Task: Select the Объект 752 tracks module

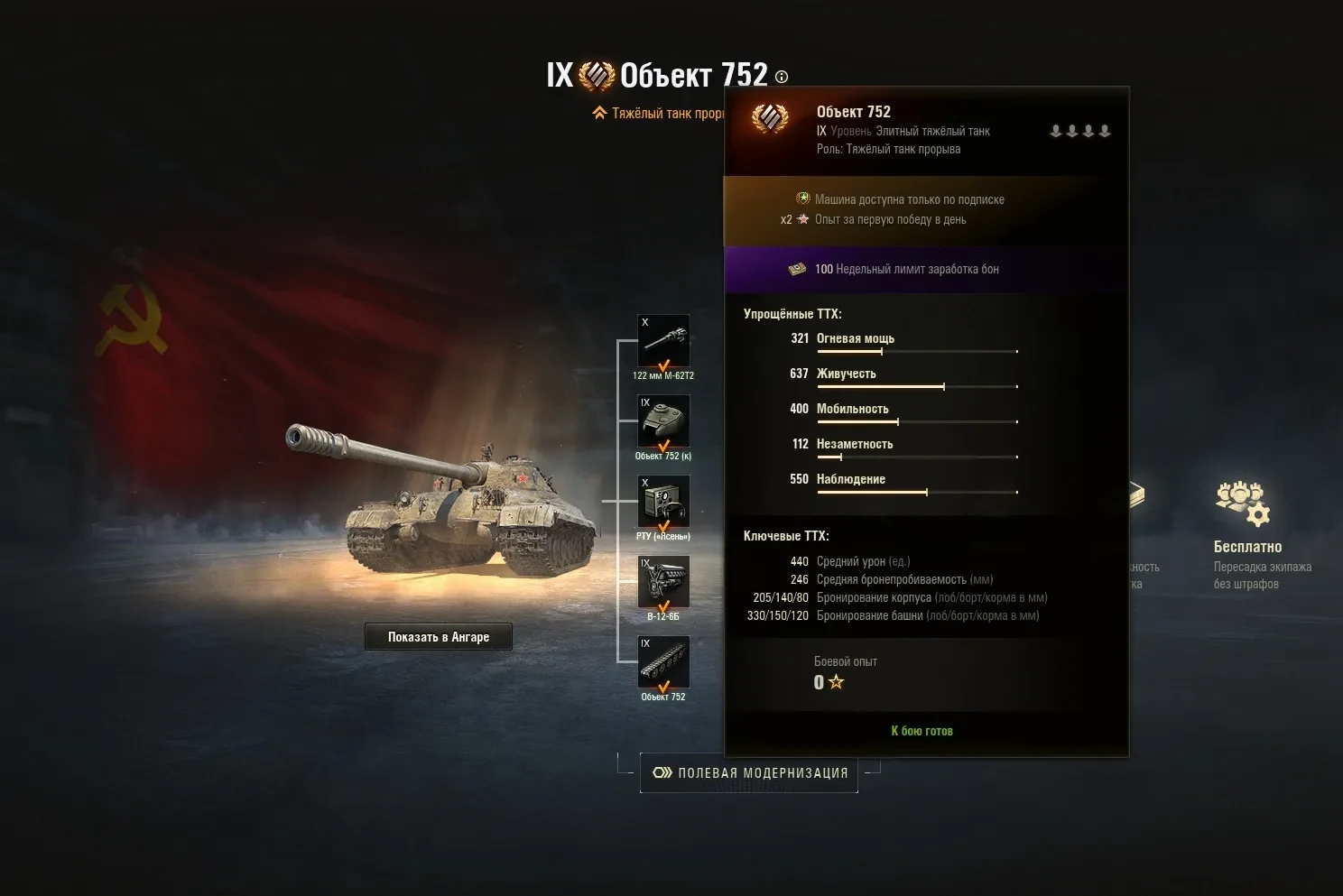Action: [663, 661]
